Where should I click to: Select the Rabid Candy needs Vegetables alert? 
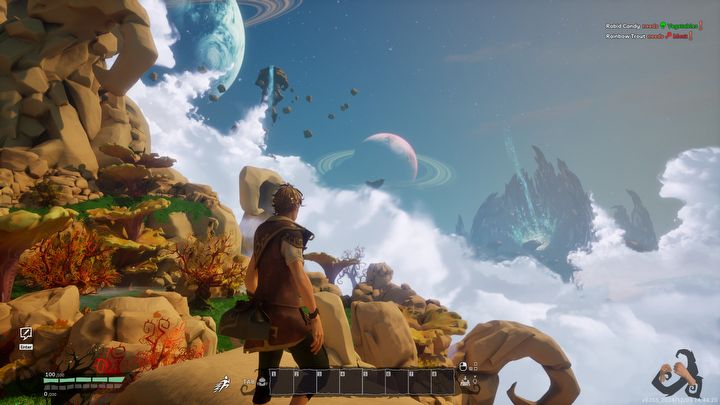coord(657,26)
